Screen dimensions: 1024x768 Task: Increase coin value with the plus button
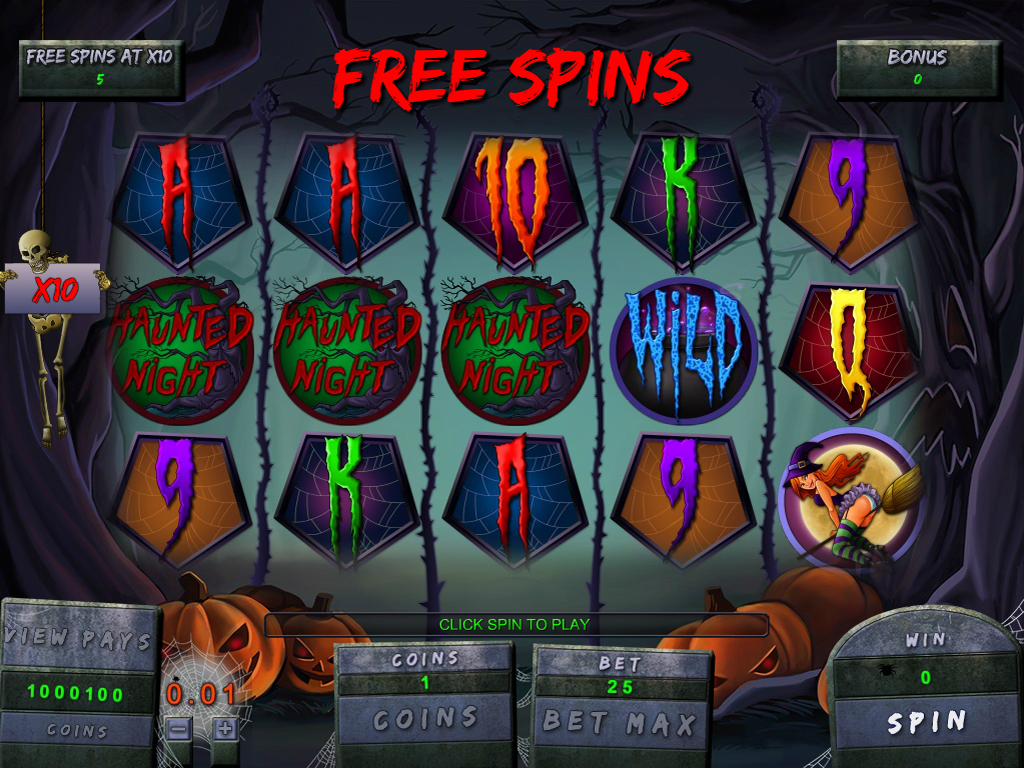click(x=225, y=728)
